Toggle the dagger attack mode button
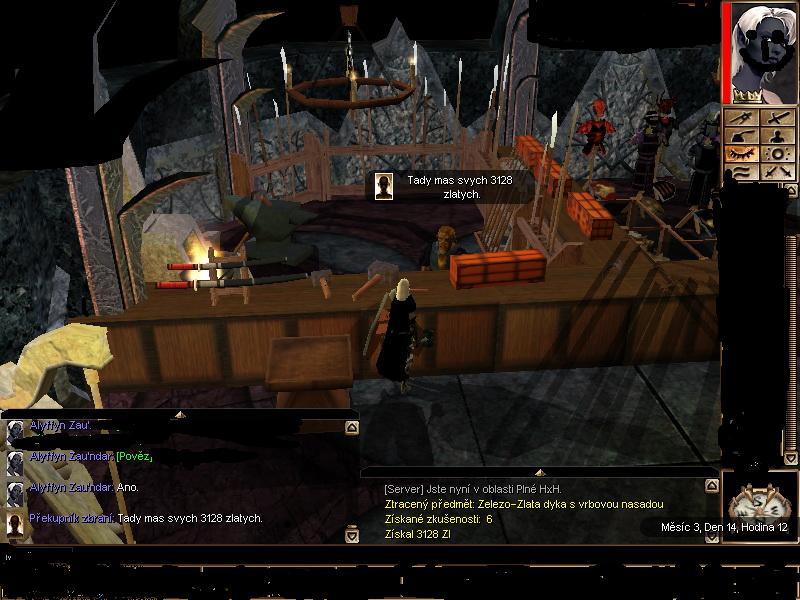This screenshot has width=800, height=600. tap(743, 118)
